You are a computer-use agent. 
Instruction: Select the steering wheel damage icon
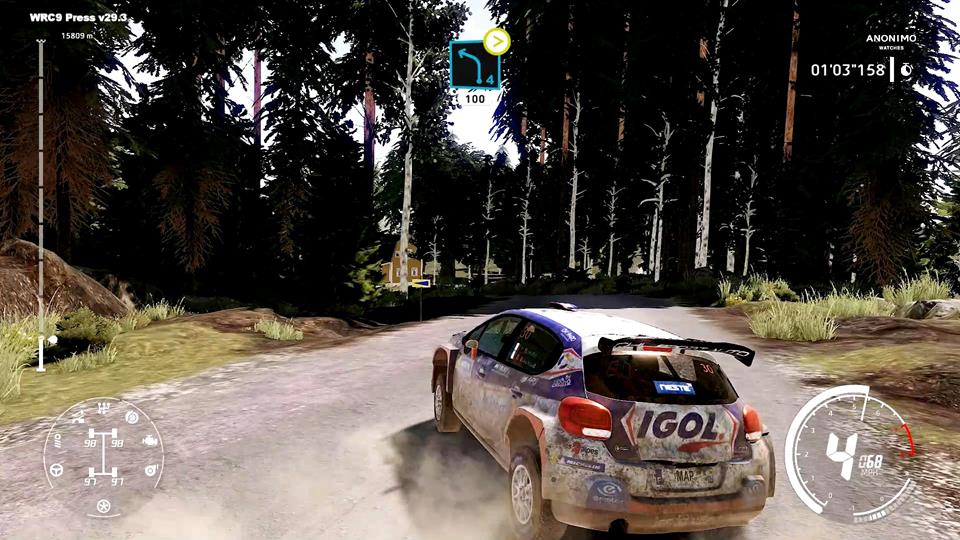[x=58, y=468]
